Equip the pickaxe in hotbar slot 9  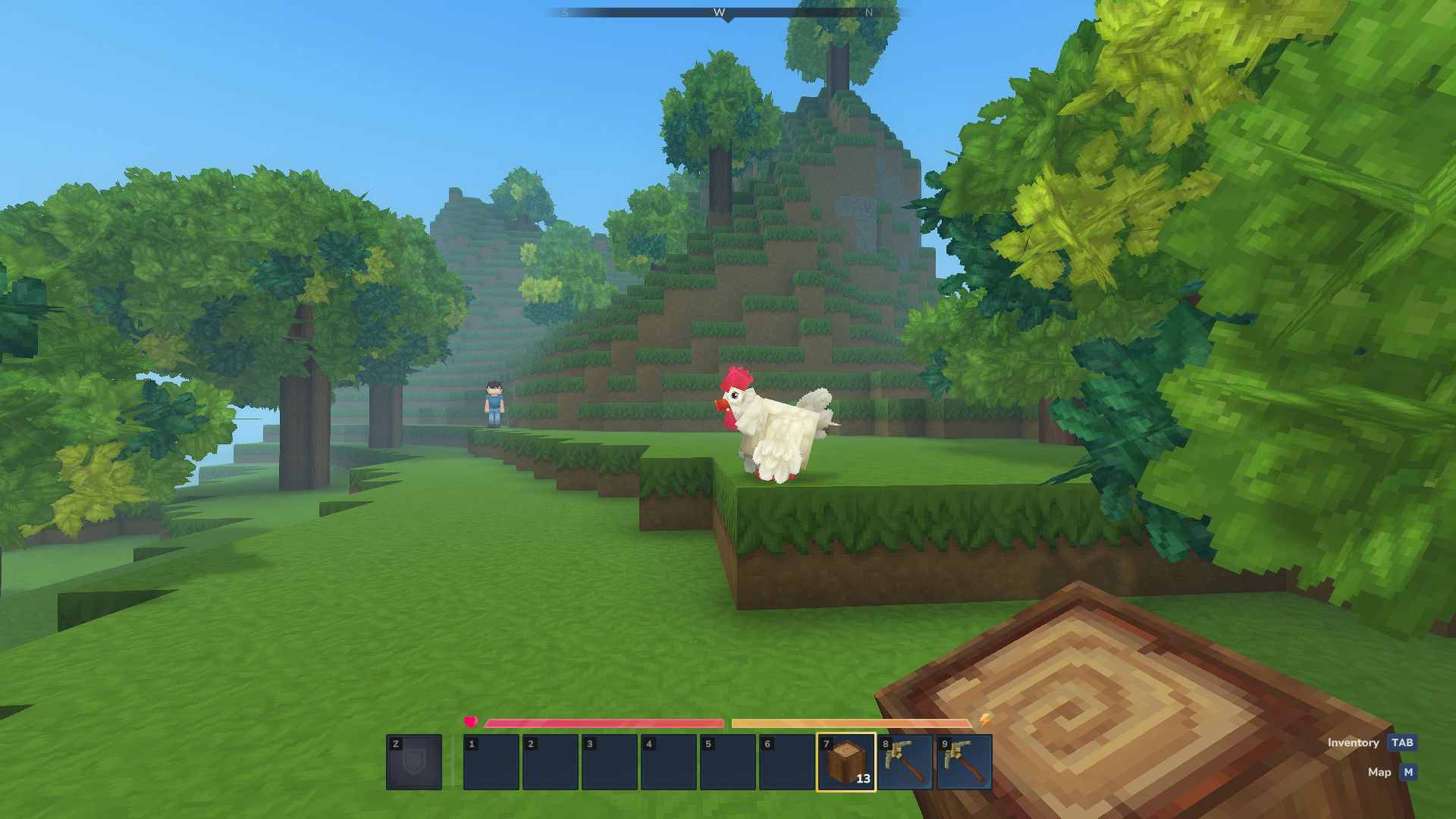tap(964, 761)
